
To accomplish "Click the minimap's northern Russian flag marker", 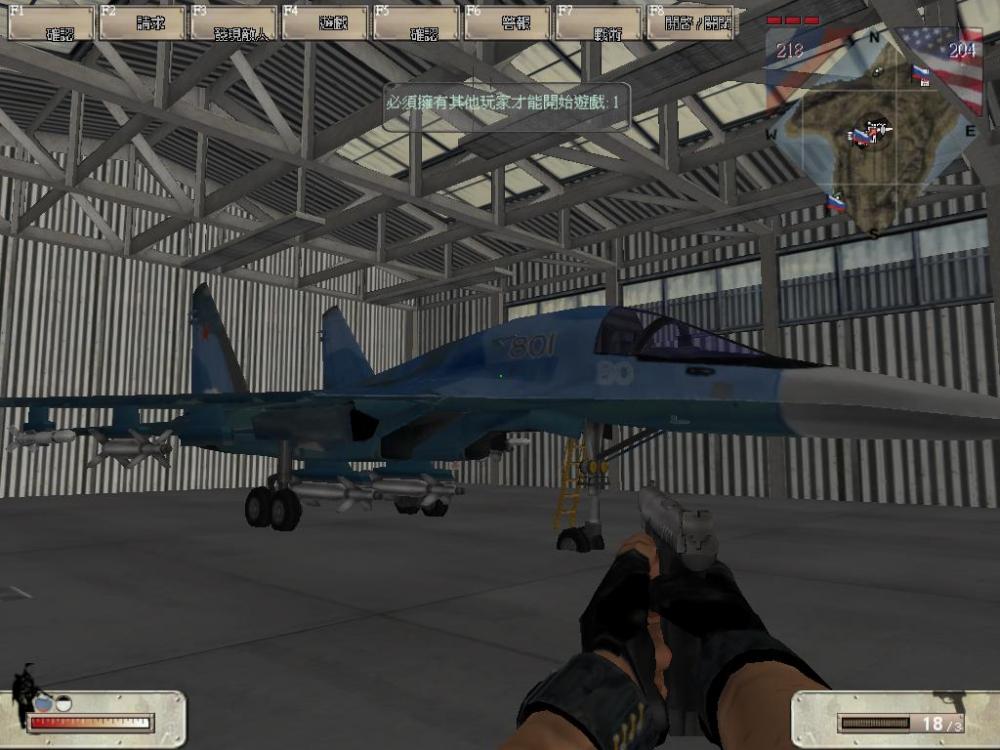I will [920, 73].
